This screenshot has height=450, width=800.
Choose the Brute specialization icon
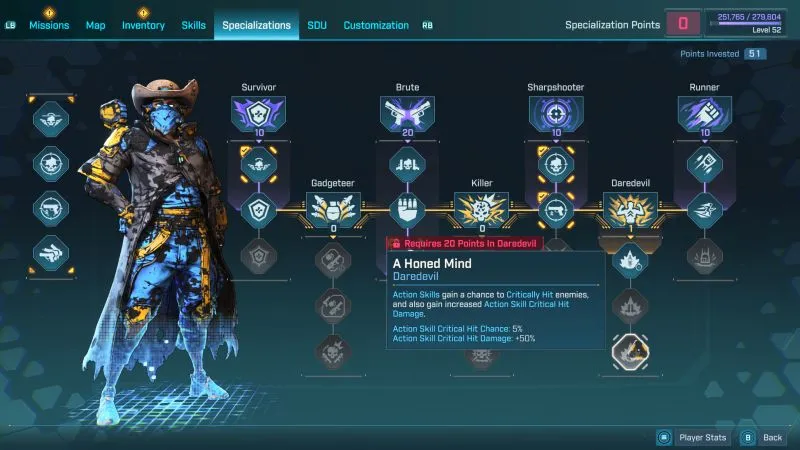[406, 115]
